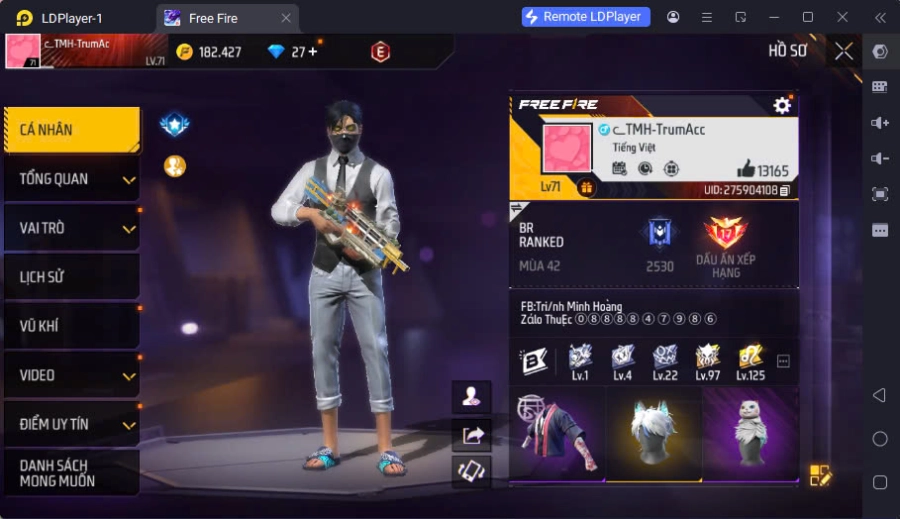The image size is (900, 519).
Task: Select the CÁ NHÂN tab
Action: point(70,130)
